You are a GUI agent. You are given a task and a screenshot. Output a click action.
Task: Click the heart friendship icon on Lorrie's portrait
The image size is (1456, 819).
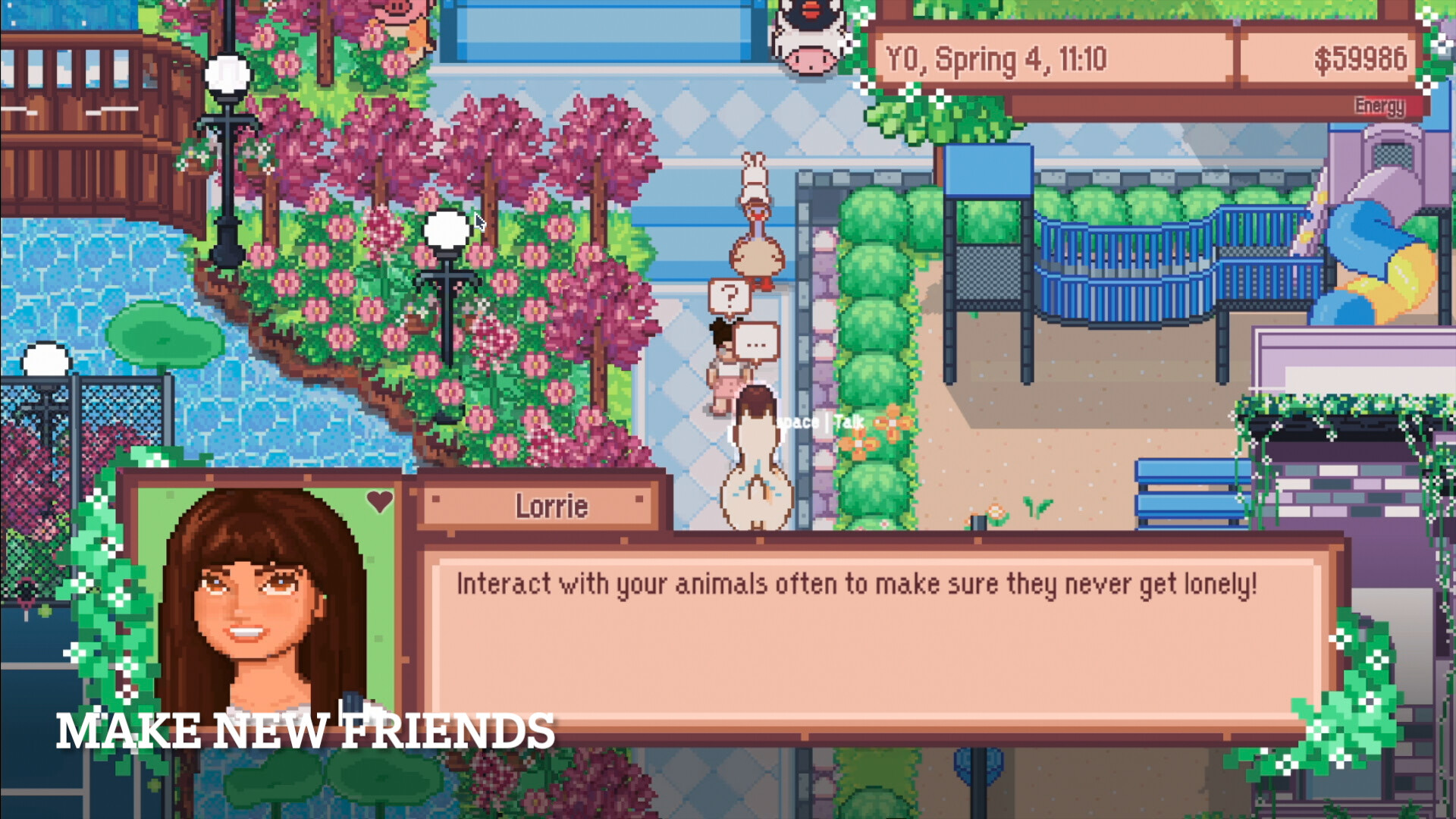click(379, 500)
